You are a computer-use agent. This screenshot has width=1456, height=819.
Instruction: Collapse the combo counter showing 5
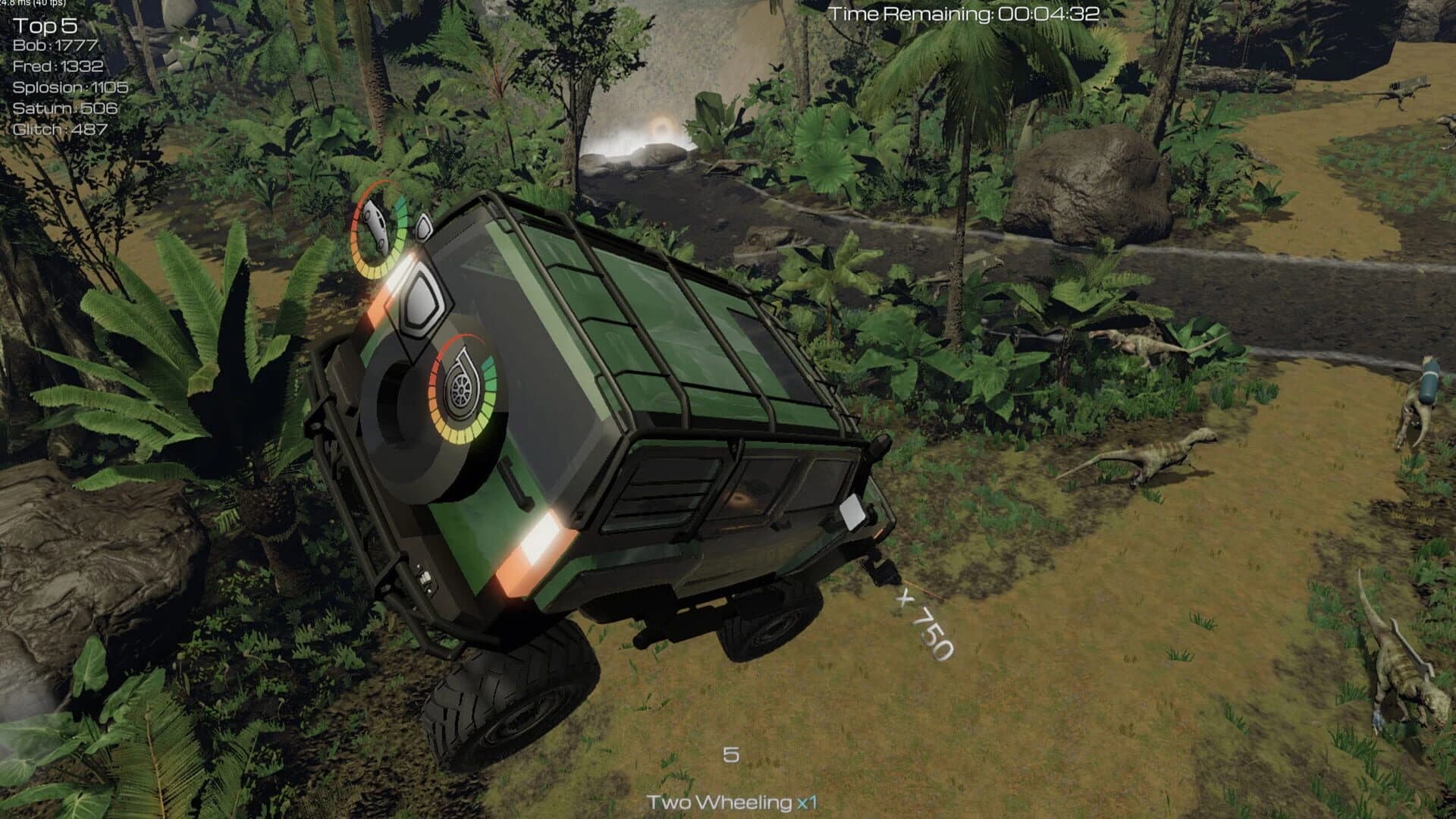click(x=730, y=755)
